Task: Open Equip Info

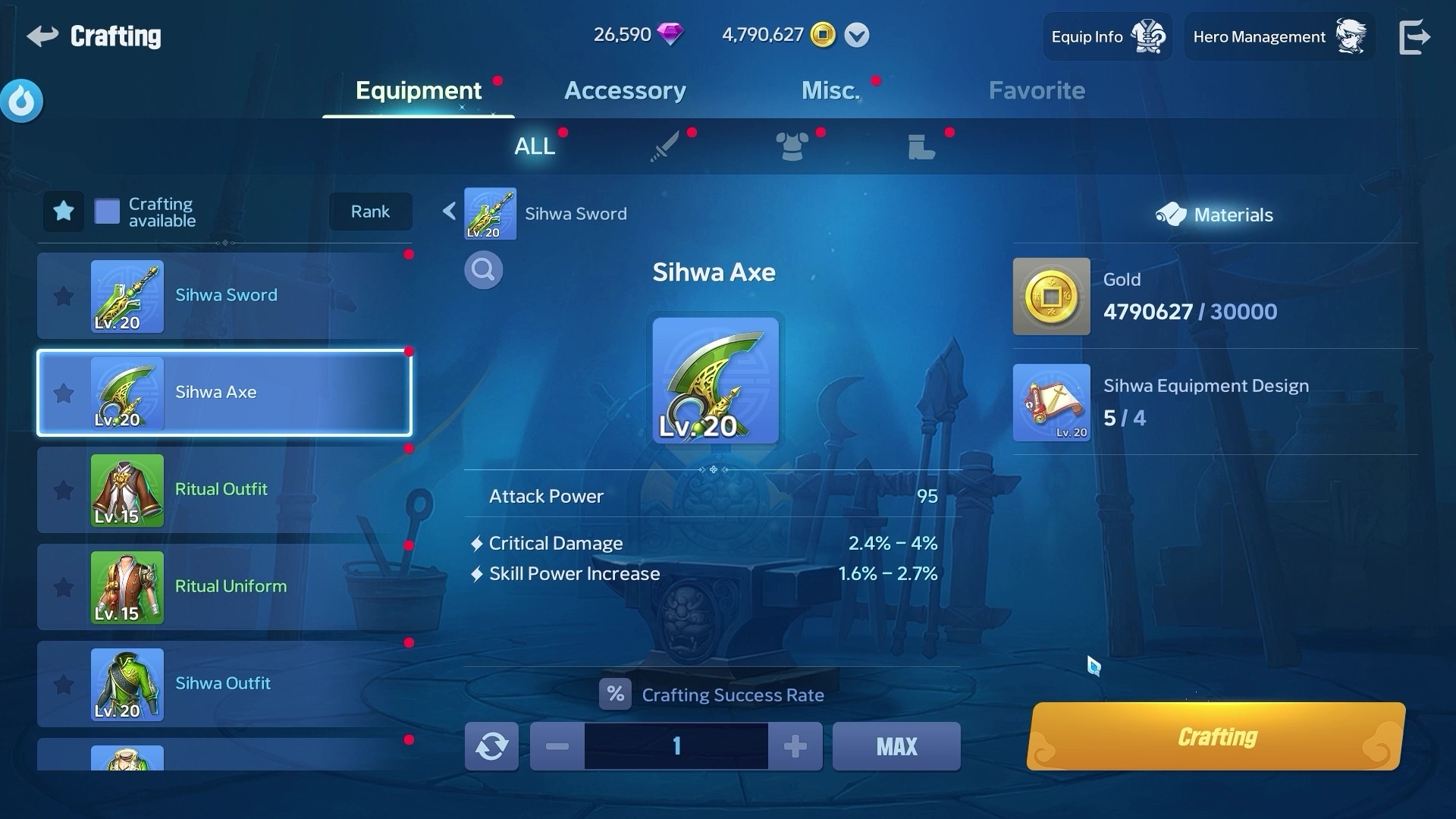Action: point(1106,36)
